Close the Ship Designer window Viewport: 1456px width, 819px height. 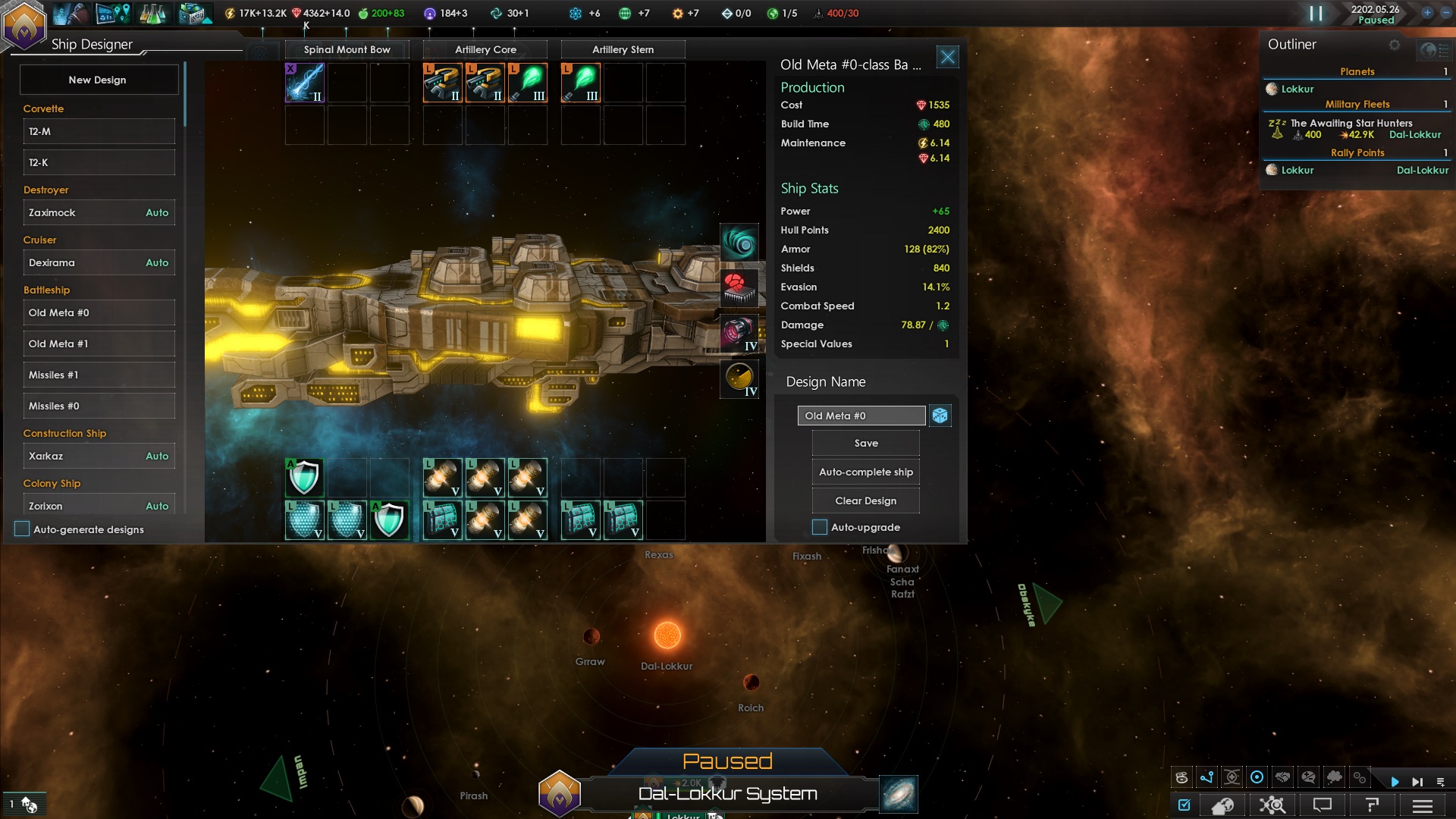[947, 57]
